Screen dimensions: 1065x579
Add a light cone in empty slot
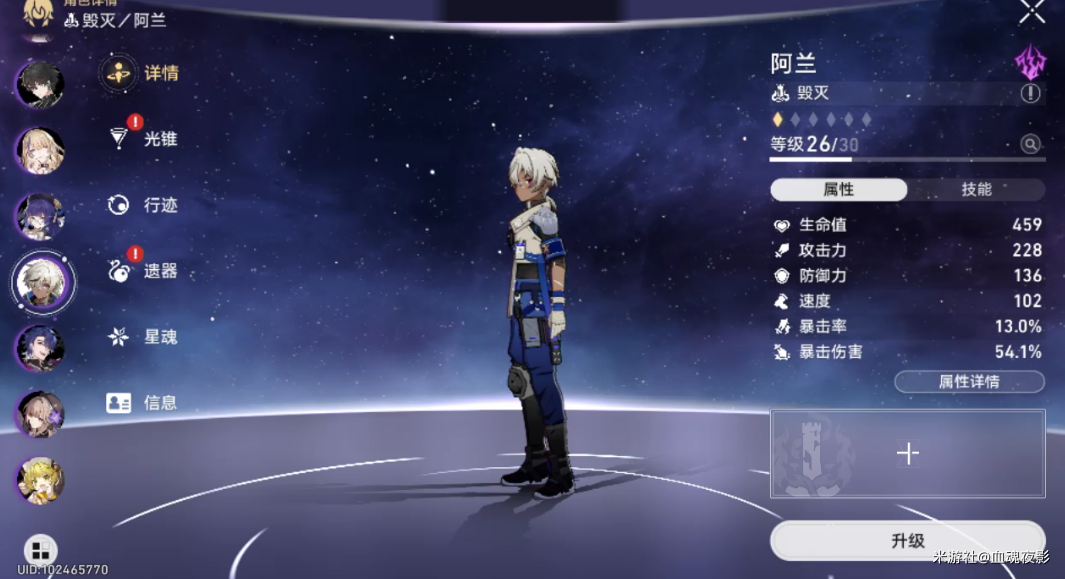(907, 454)
